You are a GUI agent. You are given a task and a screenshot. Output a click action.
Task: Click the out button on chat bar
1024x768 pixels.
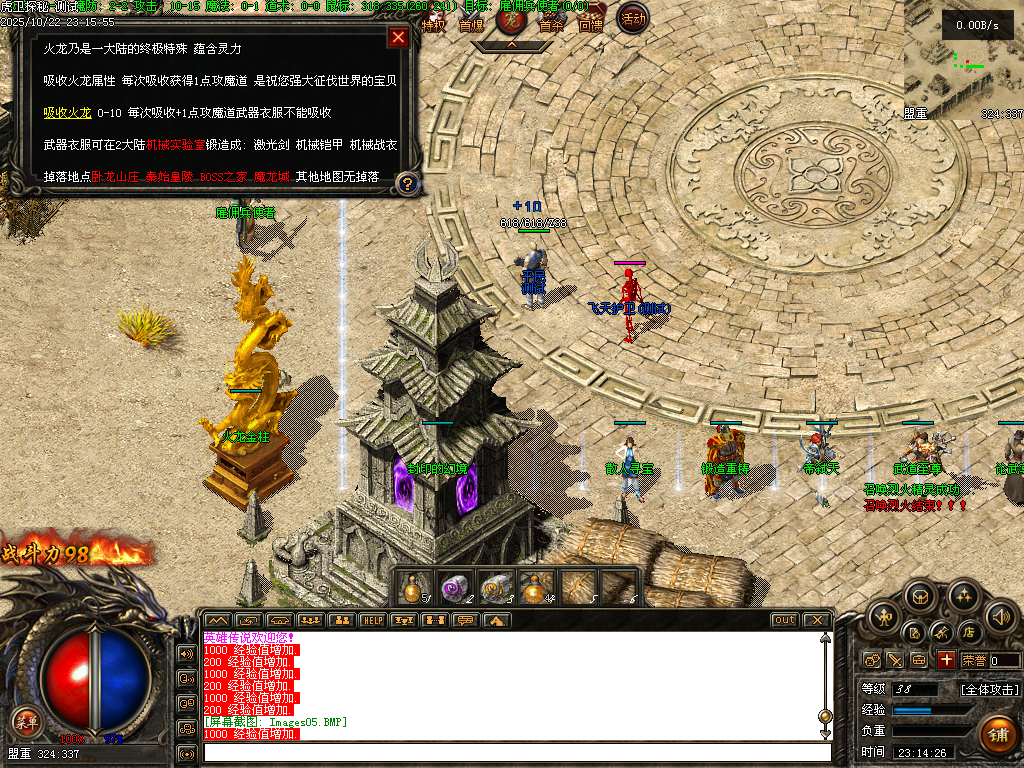point(785,620)
